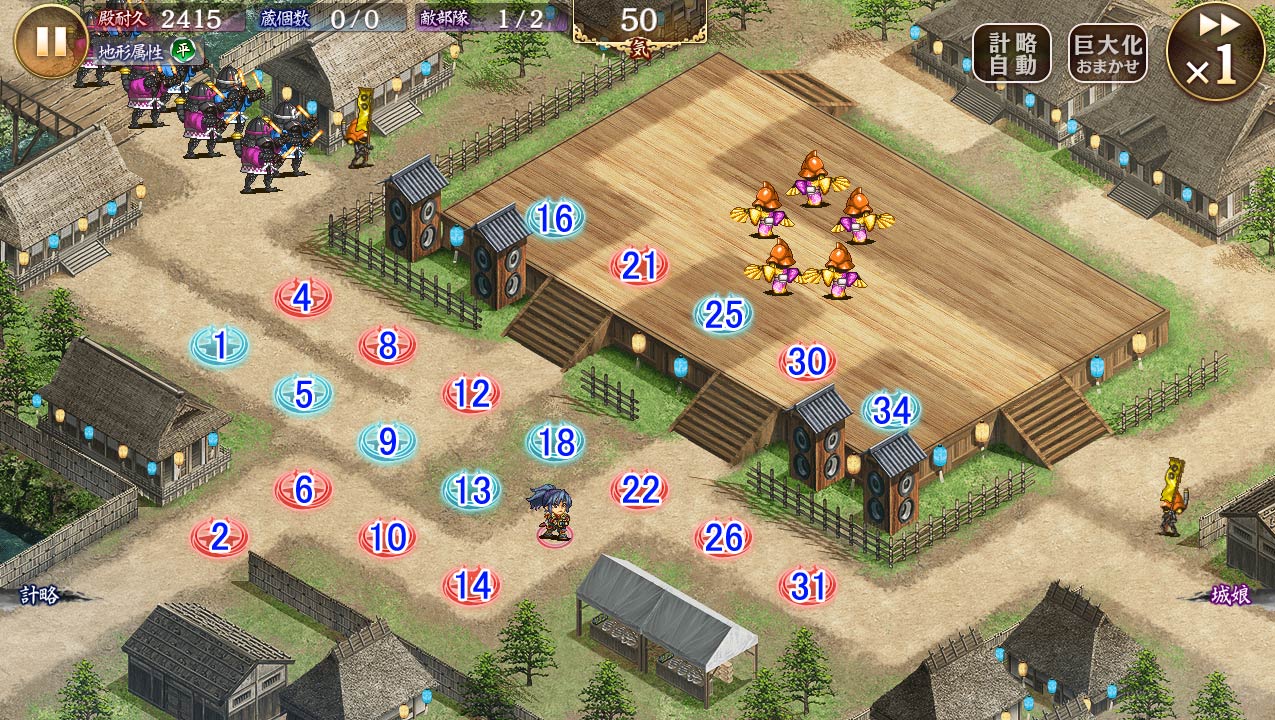Screen dimensions: 1275x720
Task: Choose red deployment tile 26
Action: [x=723, y=538]
